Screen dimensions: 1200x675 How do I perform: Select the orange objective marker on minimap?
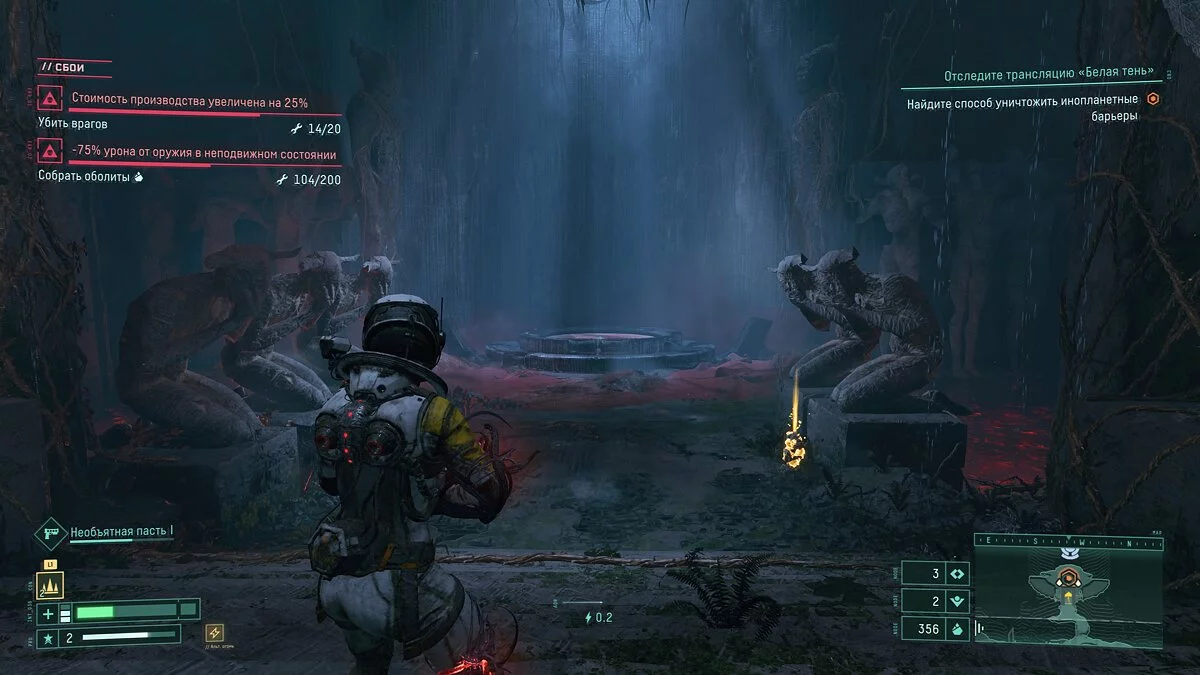[1068, 577]
